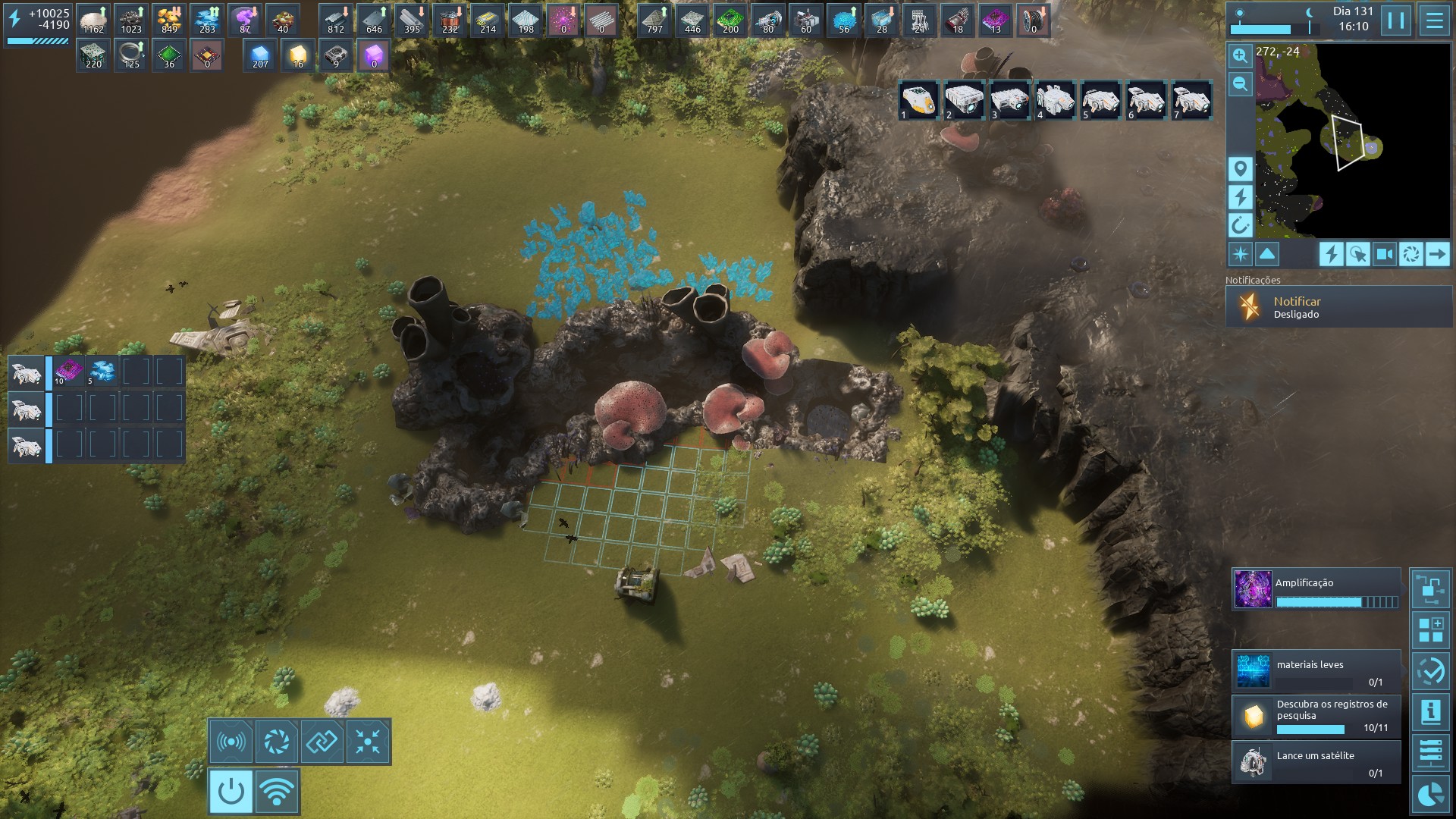Pause the game with the pause button
This screenshot has width=1456, height=819.
[x=1396, y=20]
